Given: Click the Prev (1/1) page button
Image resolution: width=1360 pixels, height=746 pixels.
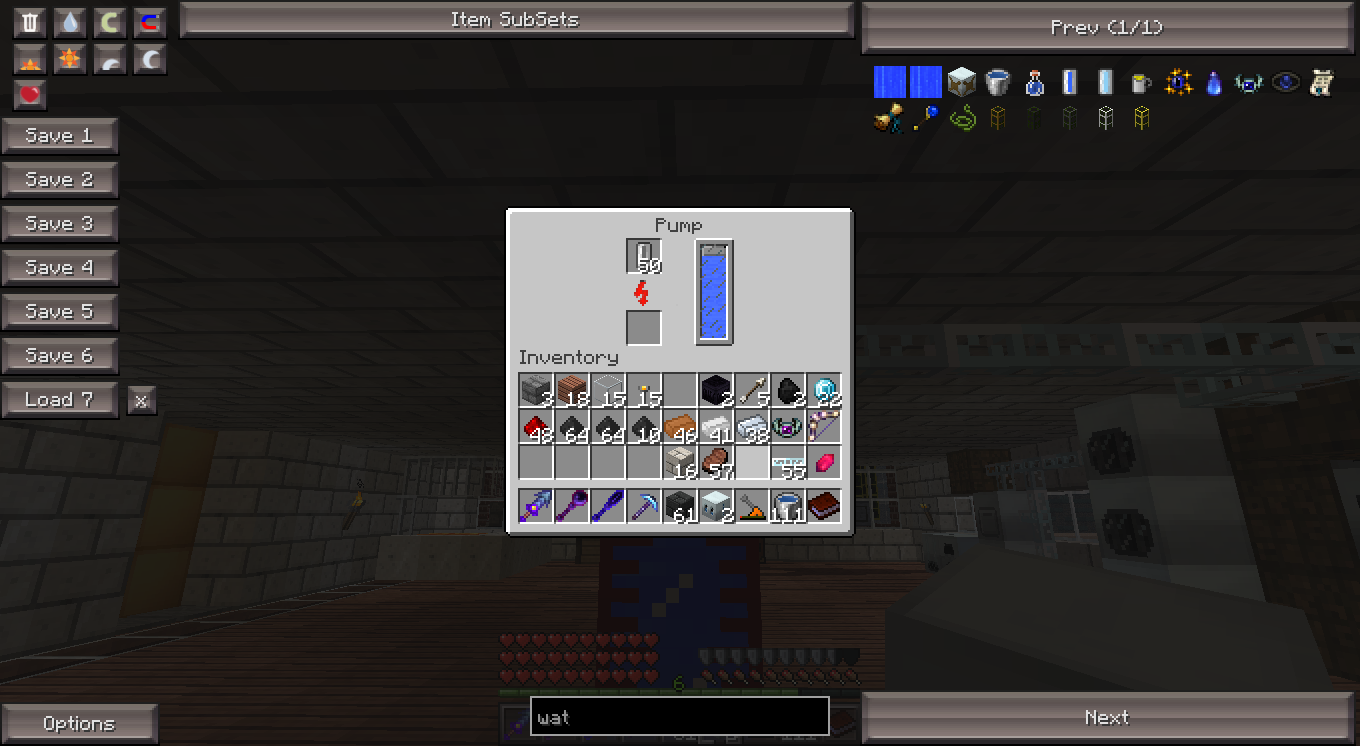Looking at the screenshot, I should point(1107,28).
